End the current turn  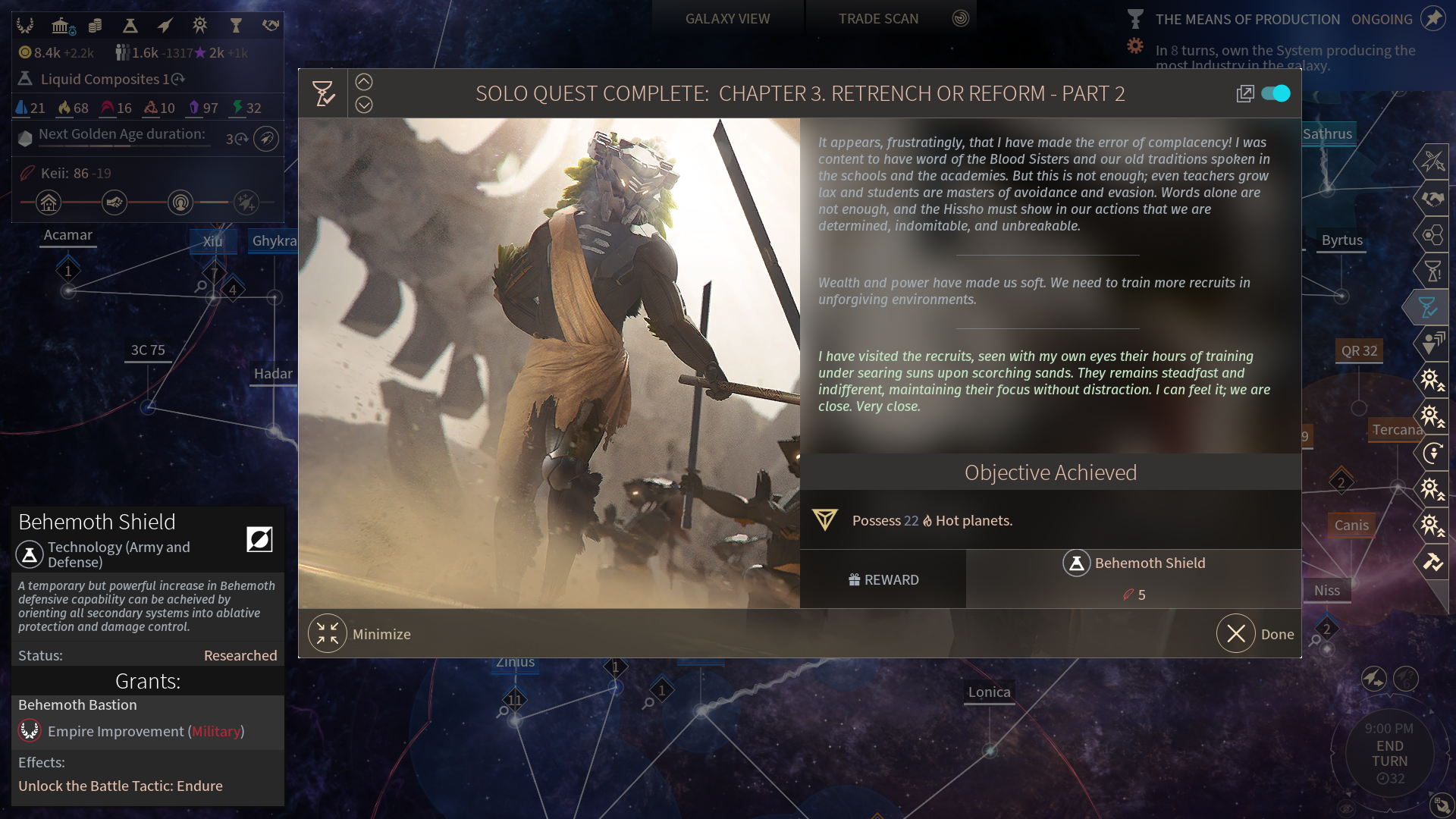click(1389, 754)
